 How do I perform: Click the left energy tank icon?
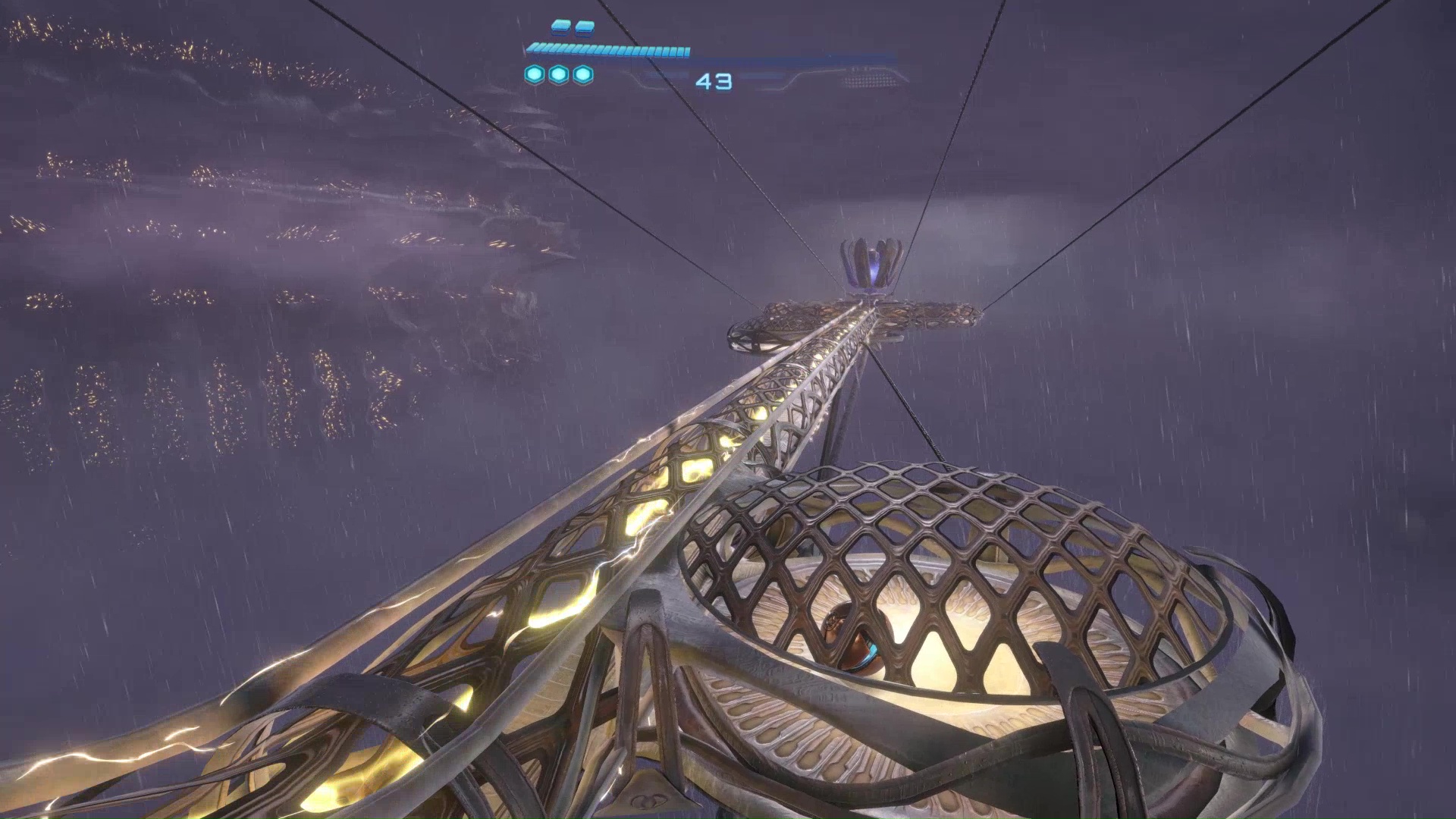tap(561, 27)
